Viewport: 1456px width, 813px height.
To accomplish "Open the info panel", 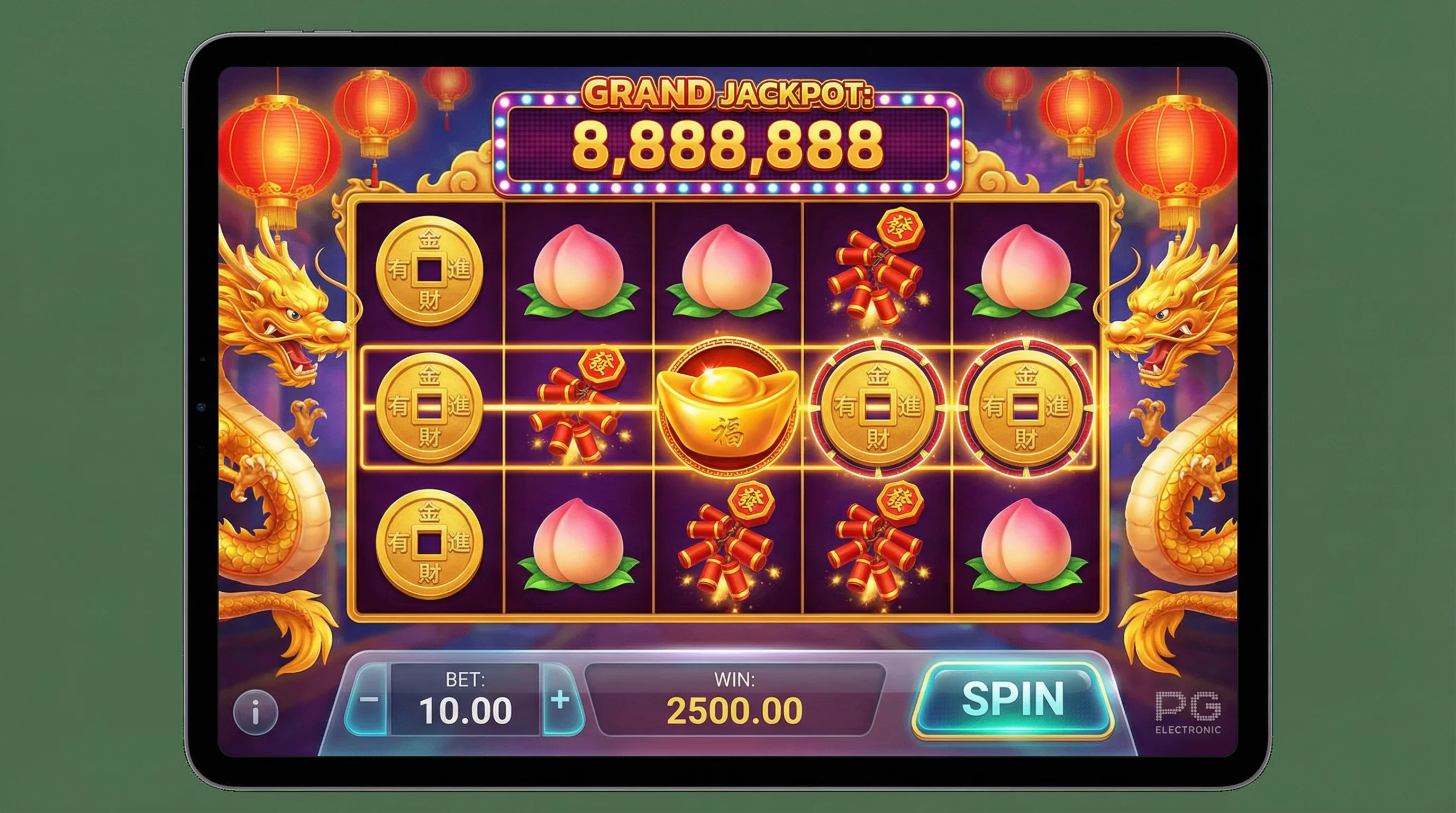I will tap(256, 711).
